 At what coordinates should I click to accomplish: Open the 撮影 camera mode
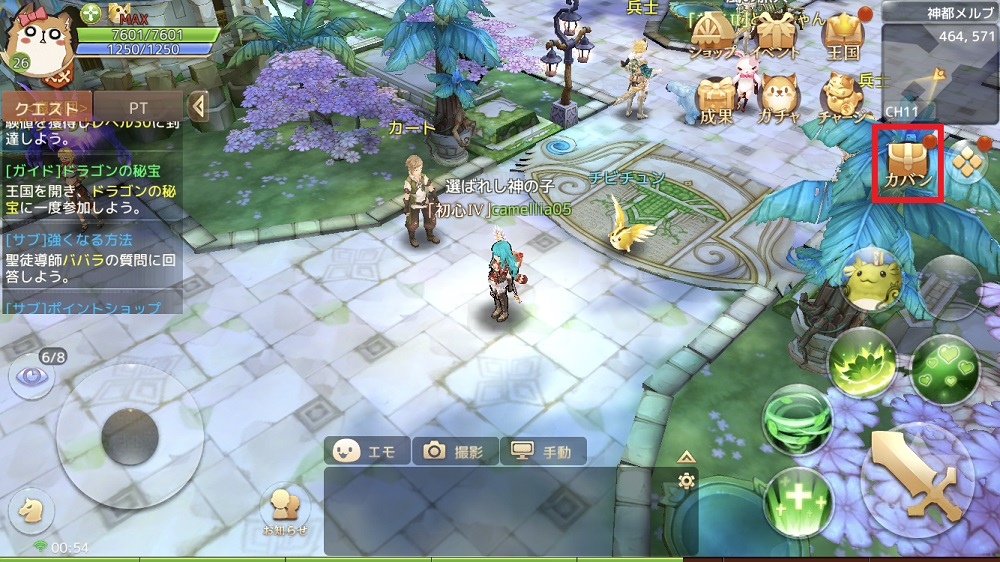(x=455, y=452)
